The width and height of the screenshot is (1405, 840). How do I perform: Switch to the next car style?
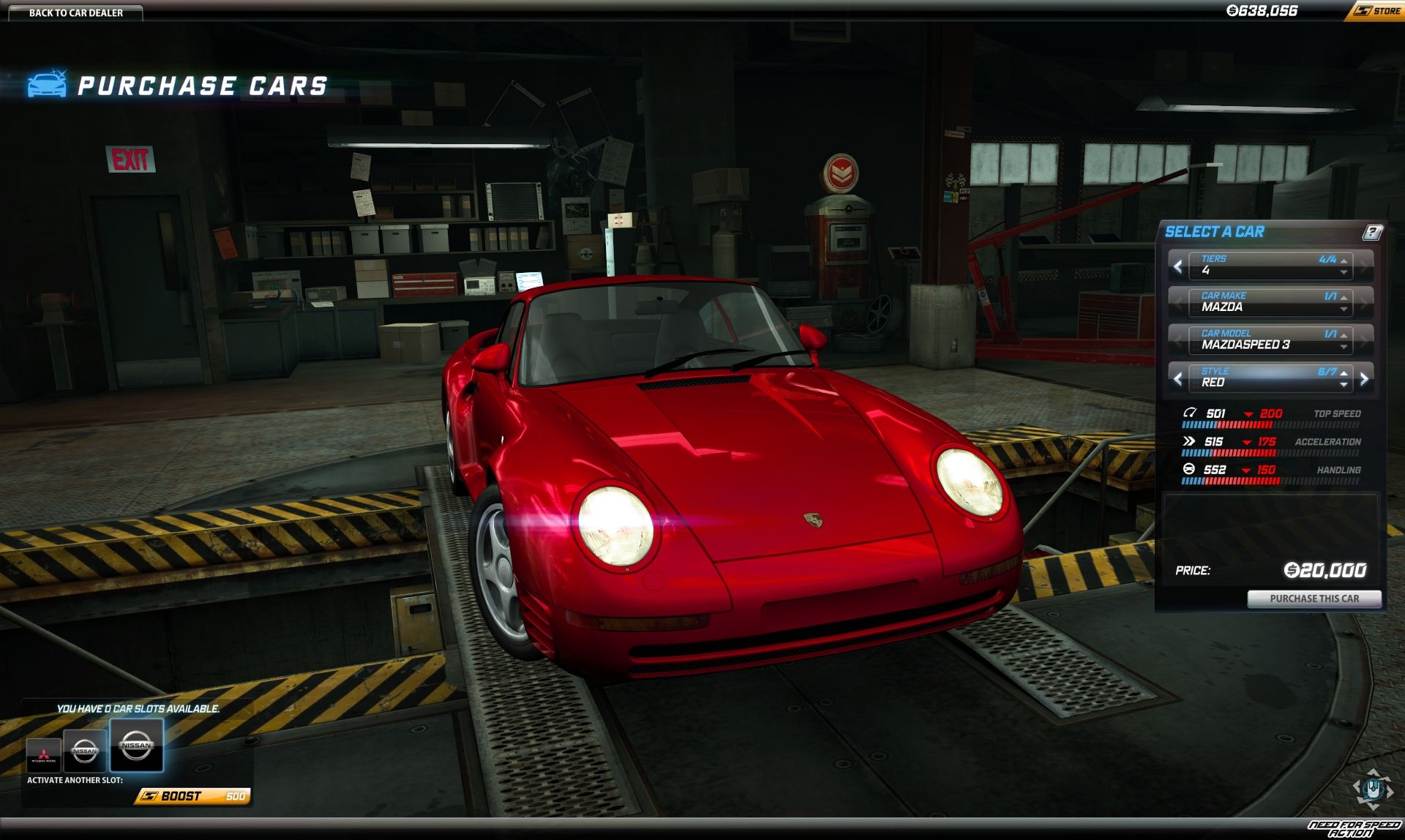point(1364,379)
